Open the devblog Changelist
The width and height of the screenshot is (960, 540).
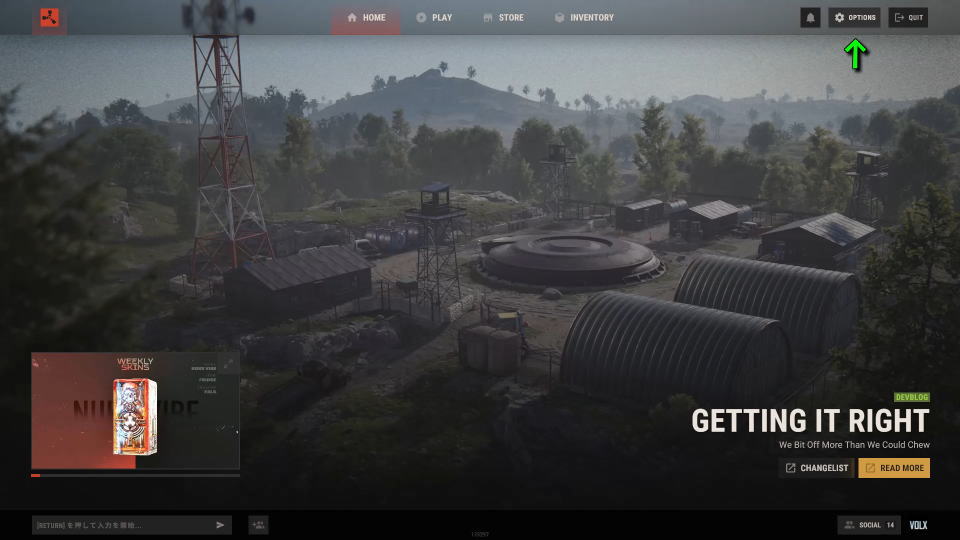point(816,468)
